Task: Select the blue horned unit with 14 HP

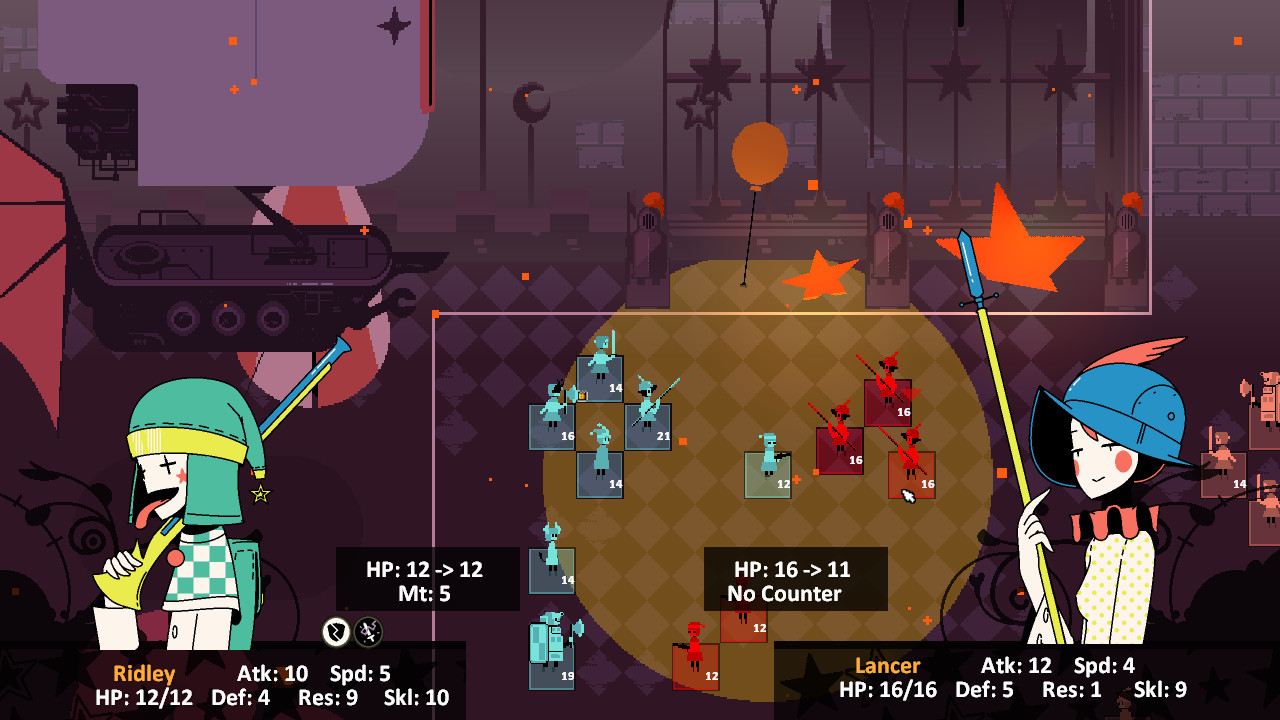Action: (552, 570)
